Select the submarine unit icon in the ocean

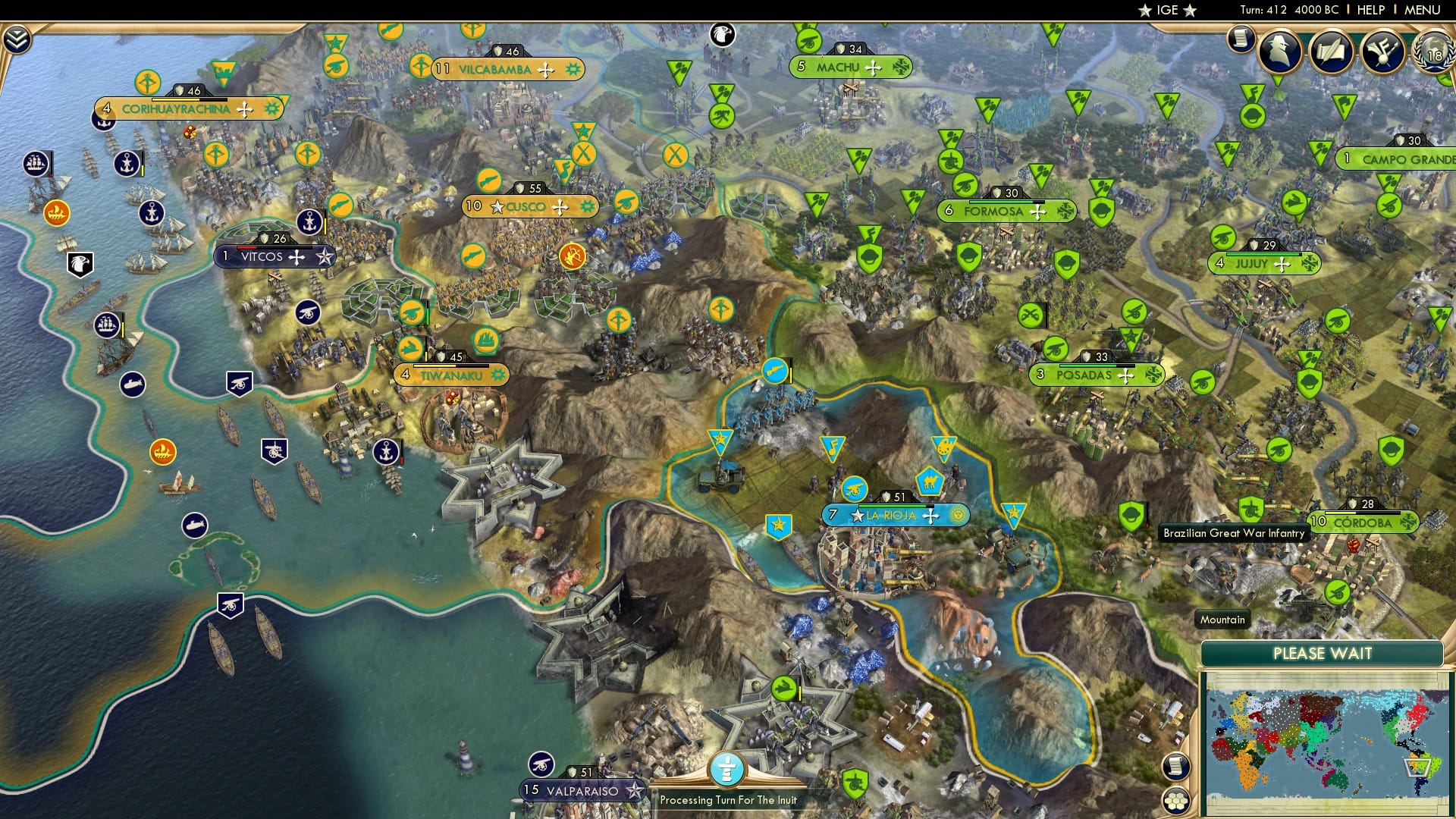(x=133, y=383)
